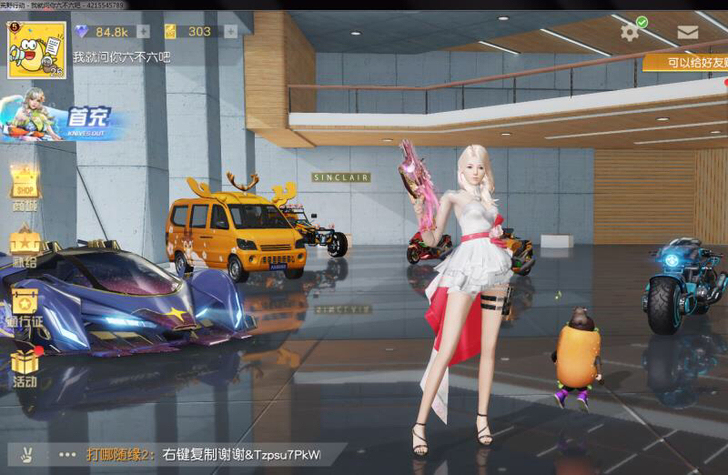
Task: Expand chat with the three dots icon
Action: tap(68, 454)
